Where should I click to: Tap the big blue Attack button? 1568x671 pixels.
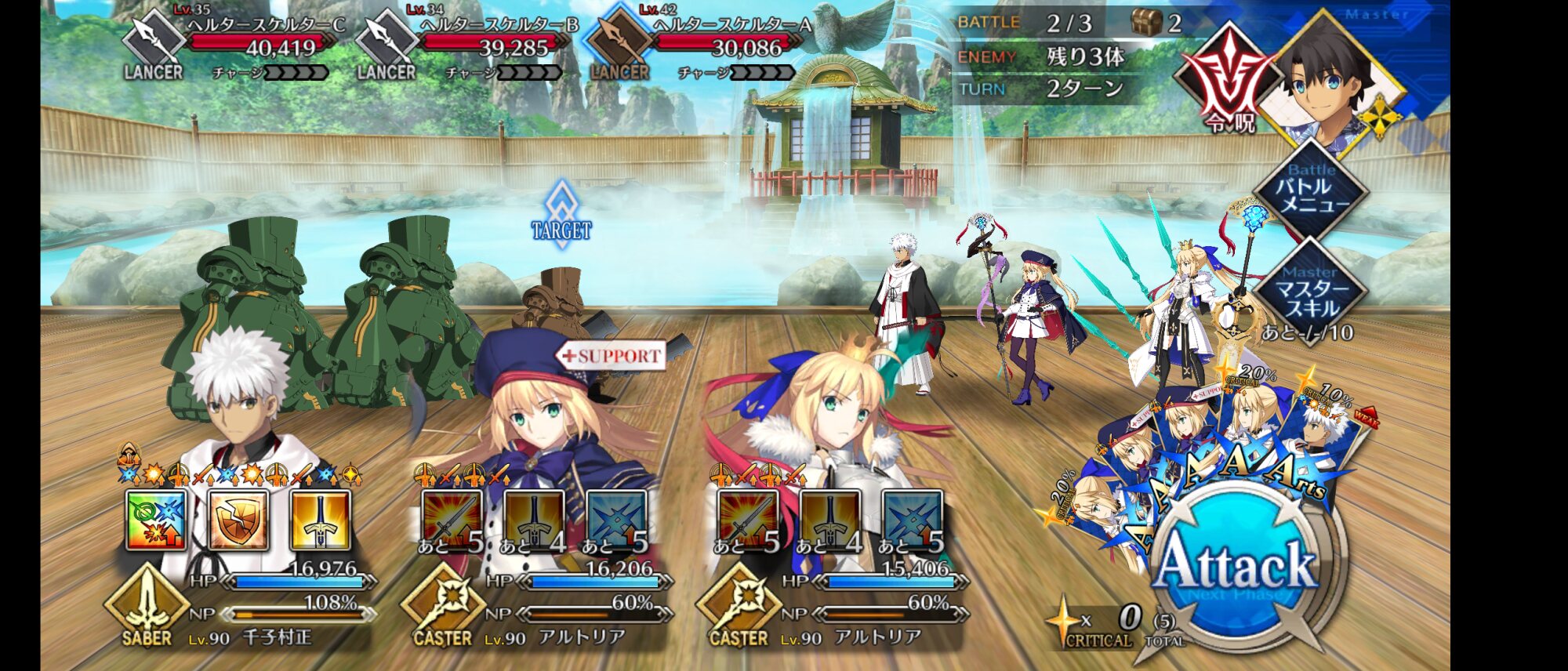coord(1236,566)
